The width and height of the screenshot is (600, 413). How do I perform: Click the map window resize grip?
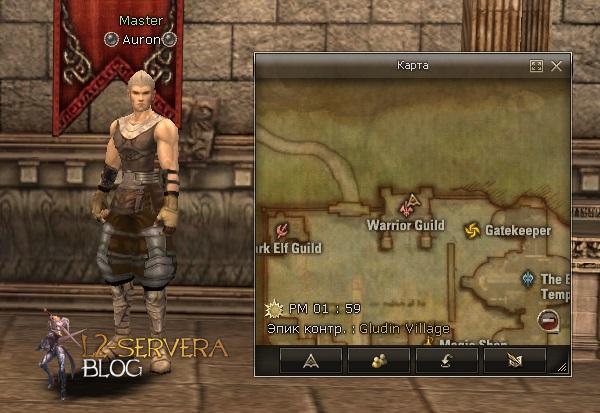(x=563, y=367)
